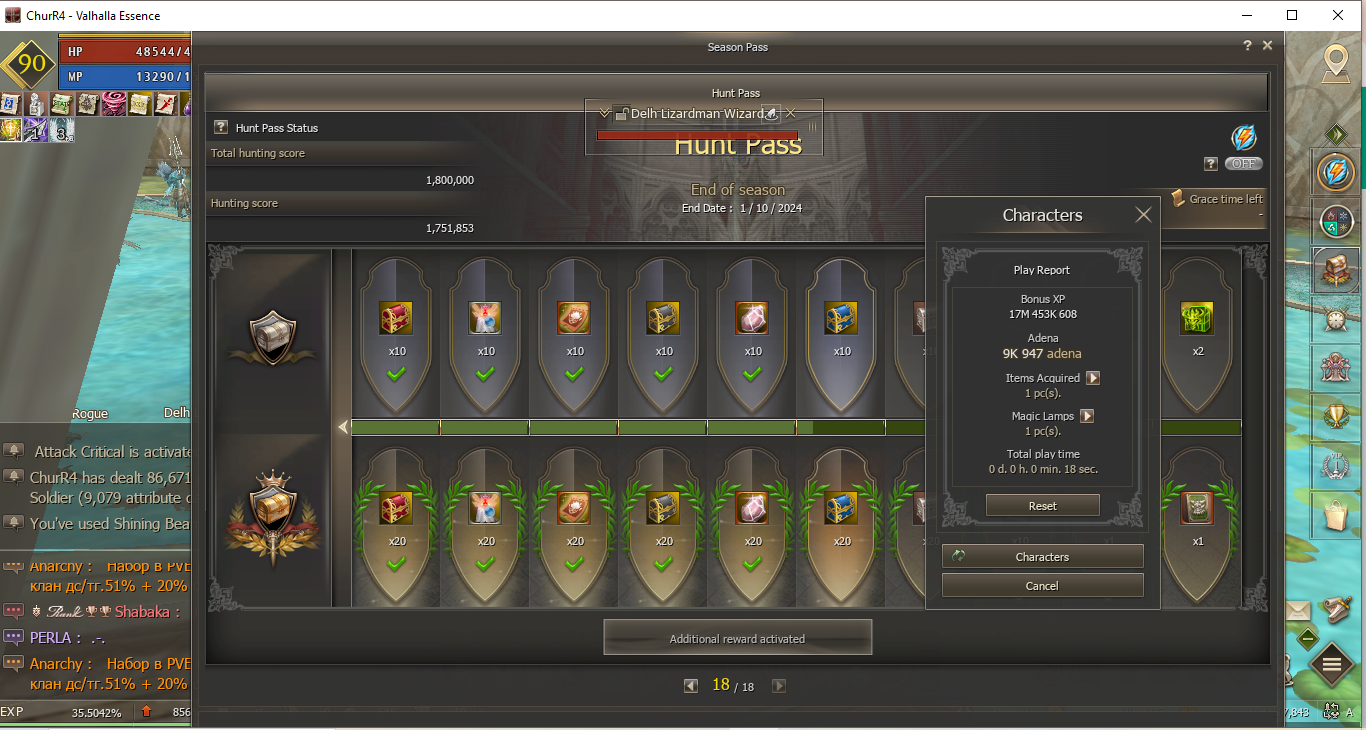Screen dimensions: 1366x730
Task: Maximize the game window
Action: (x=1292, y=15)
